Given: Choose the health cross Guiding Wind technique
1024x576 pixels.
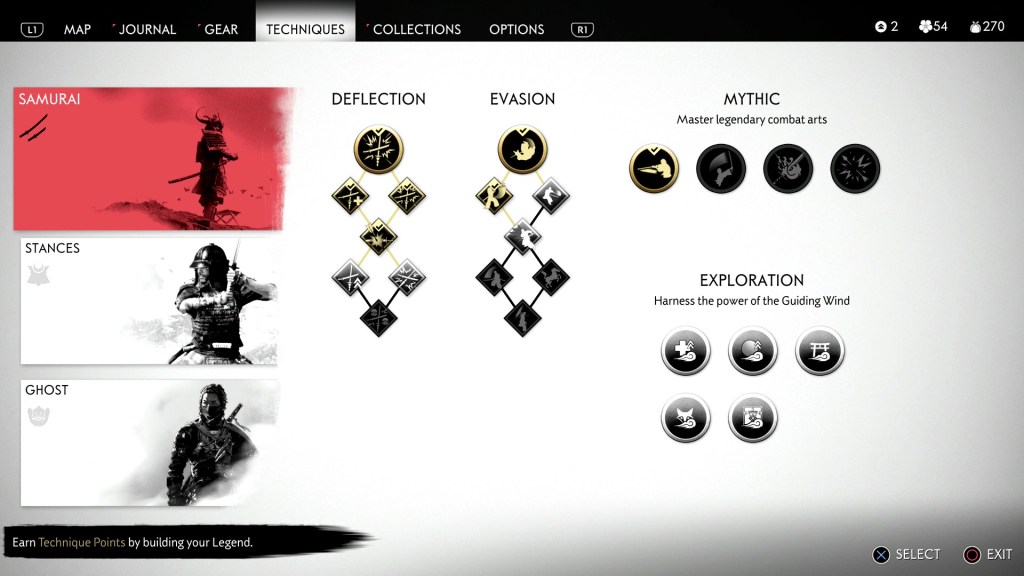Looking at the screenshot, I should pos(686,351).
